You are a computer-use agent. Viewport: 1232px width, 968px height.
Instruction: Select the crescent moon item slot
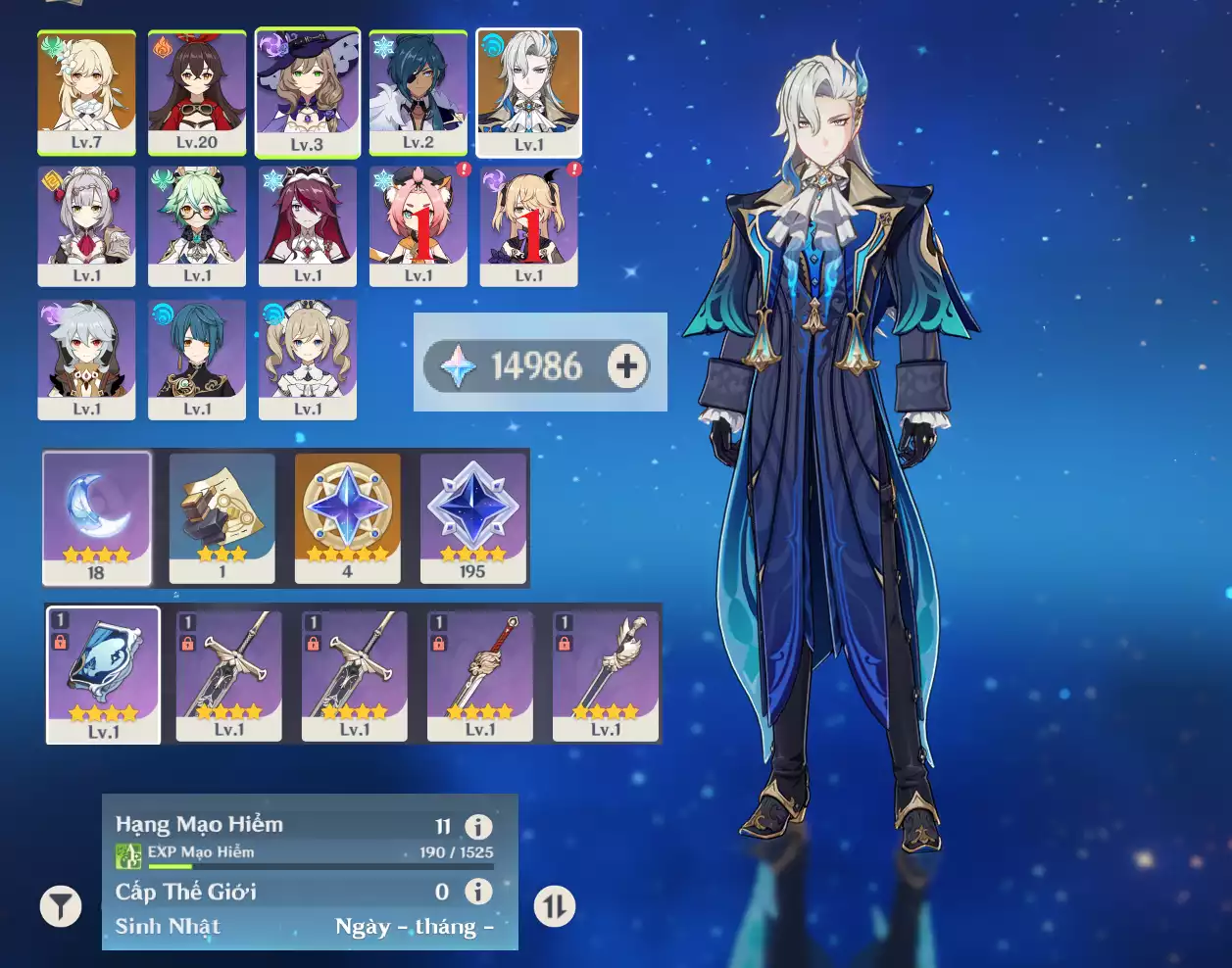(96, 517)
